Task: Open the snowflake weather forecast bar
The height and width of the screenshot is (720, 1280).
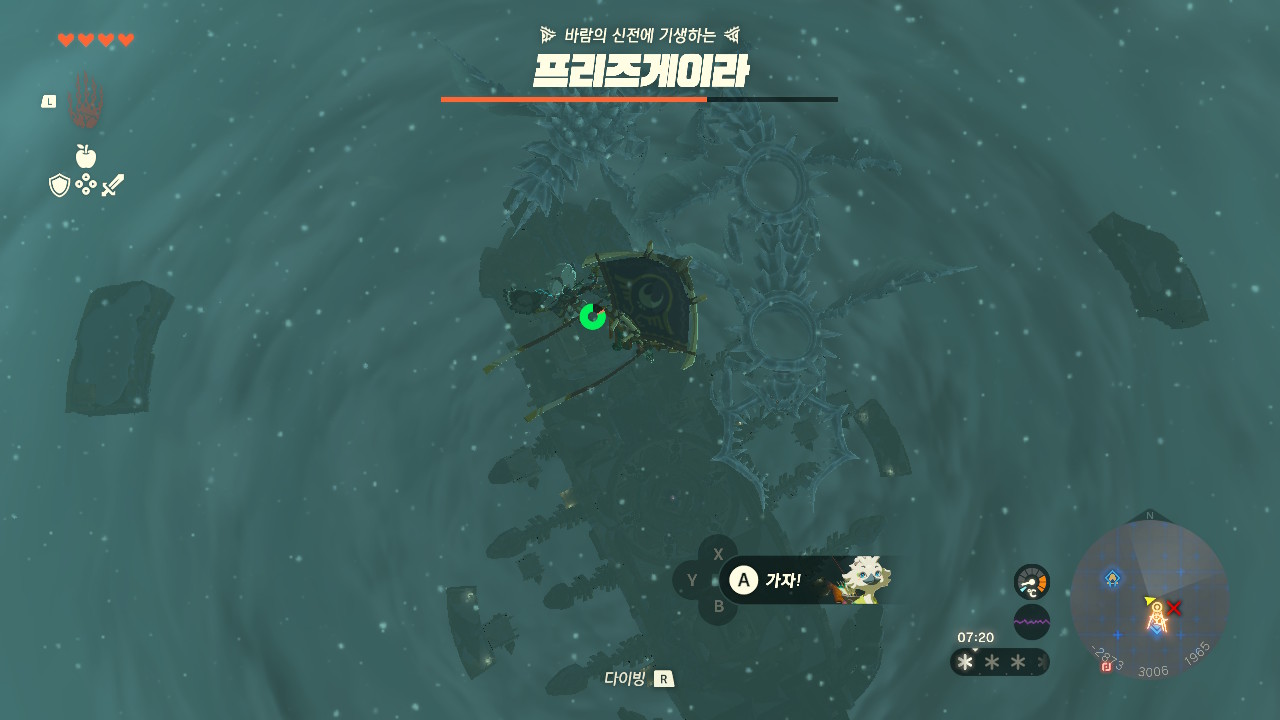Action: coord(998,662)
